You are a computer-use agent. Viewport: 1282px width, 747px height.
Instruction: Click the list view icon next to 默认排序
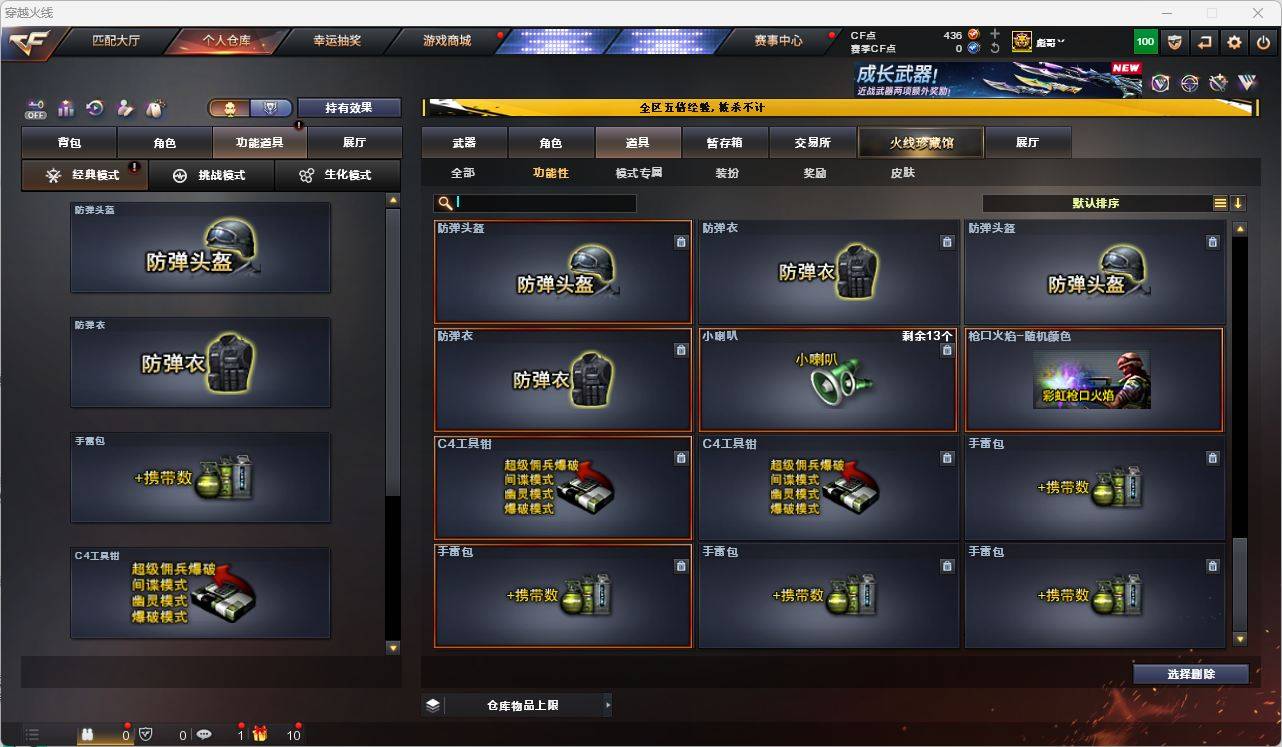point(1220,202)
